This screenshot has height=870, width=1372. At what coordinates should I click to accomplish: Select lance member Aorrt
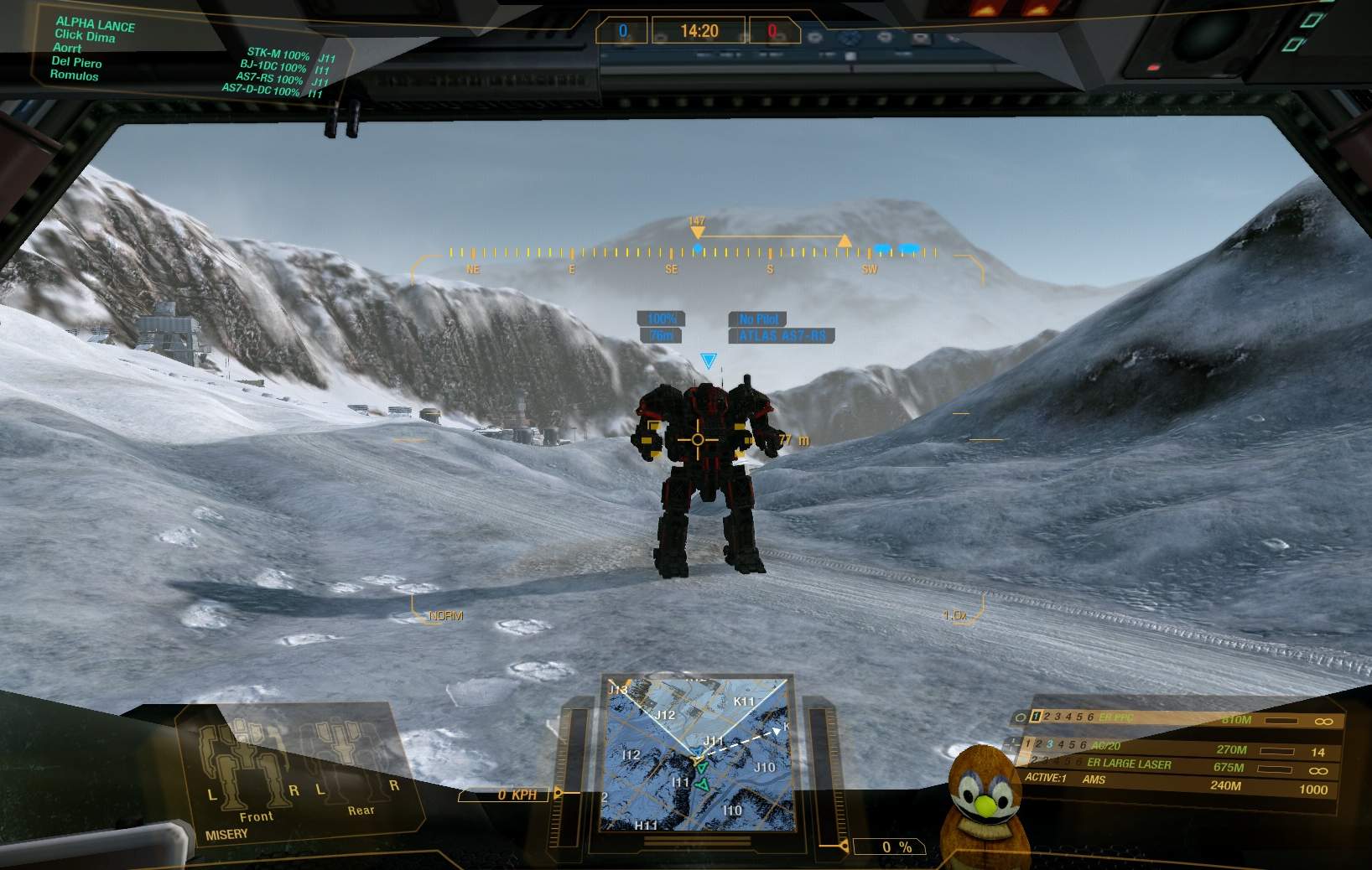[67, 49]
